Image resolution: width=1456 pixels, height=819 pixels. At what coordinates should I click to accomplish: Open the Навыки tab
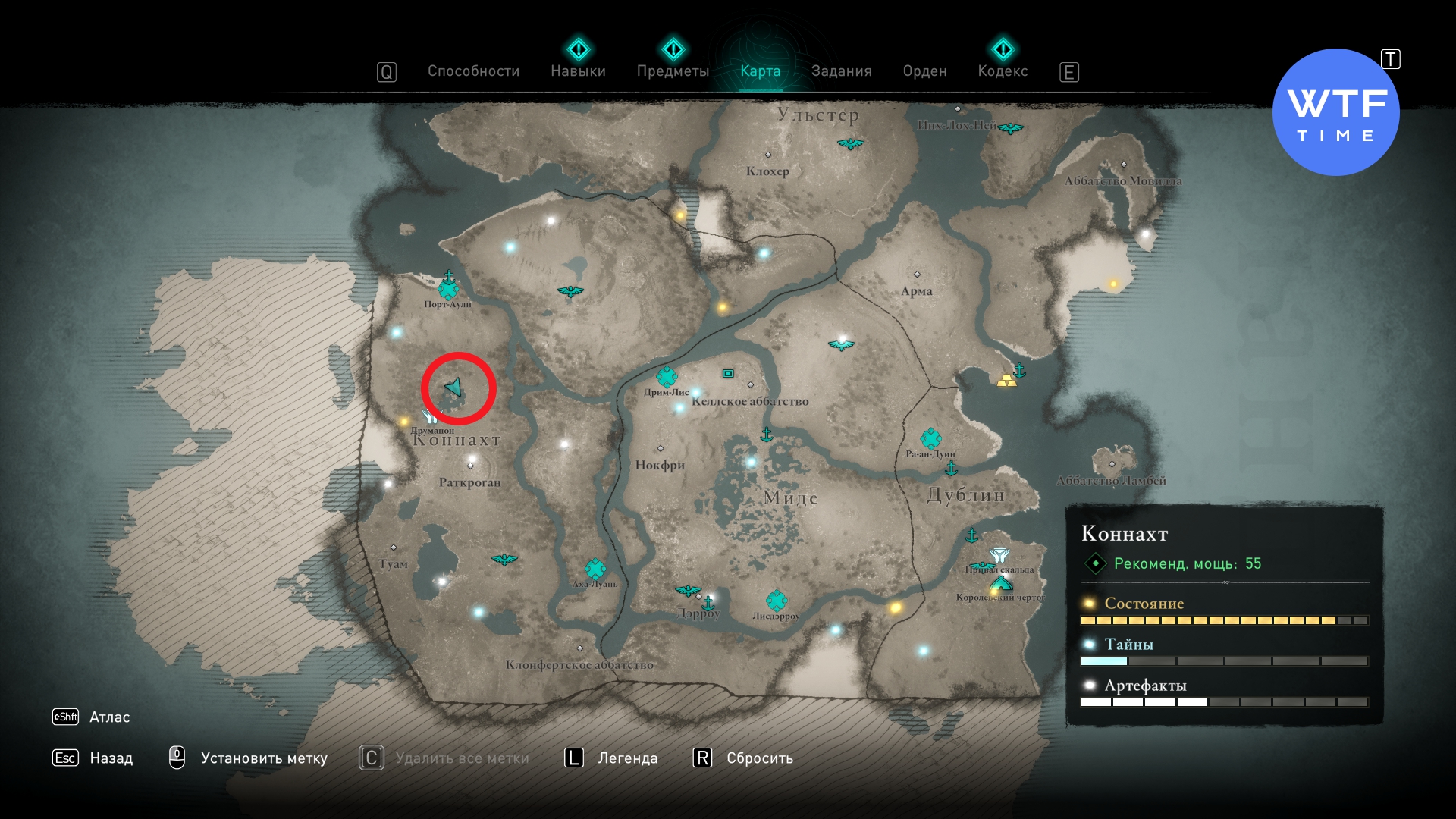point(578,71)
